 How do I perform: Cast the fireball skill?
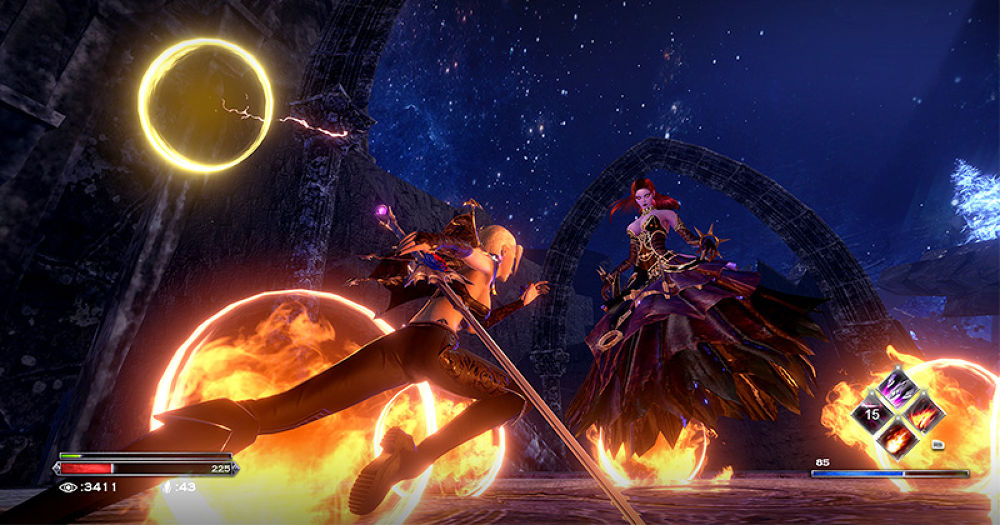[x=897, y=437]
